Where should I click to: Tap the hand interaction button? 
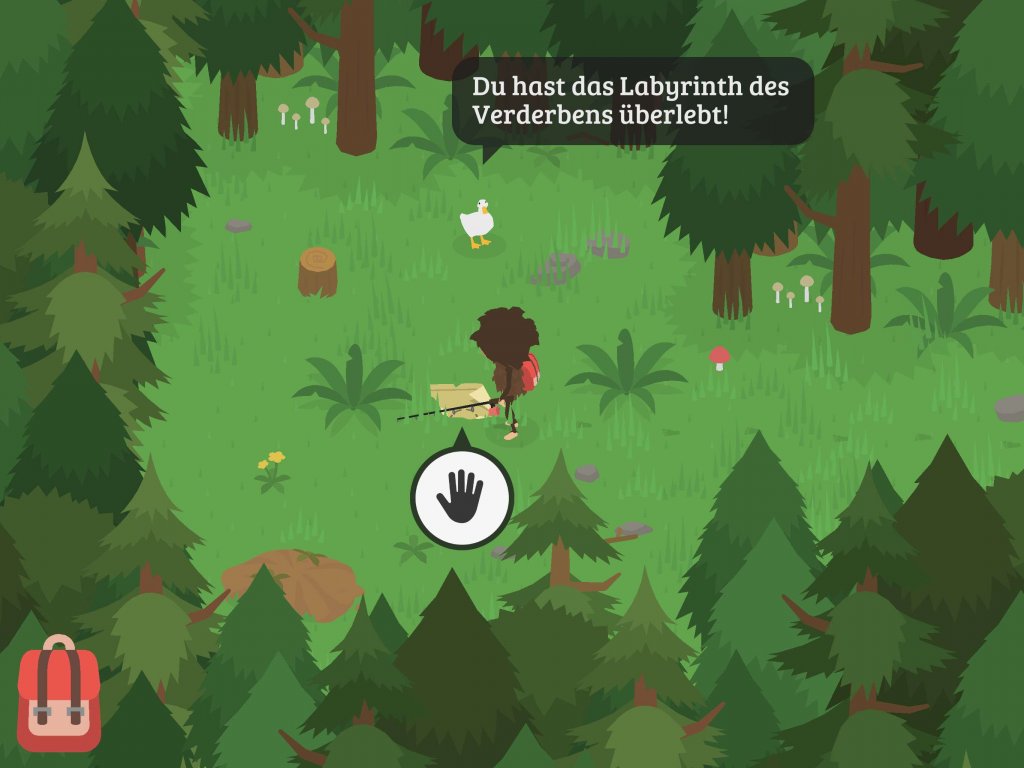click(x=461, y=497)
